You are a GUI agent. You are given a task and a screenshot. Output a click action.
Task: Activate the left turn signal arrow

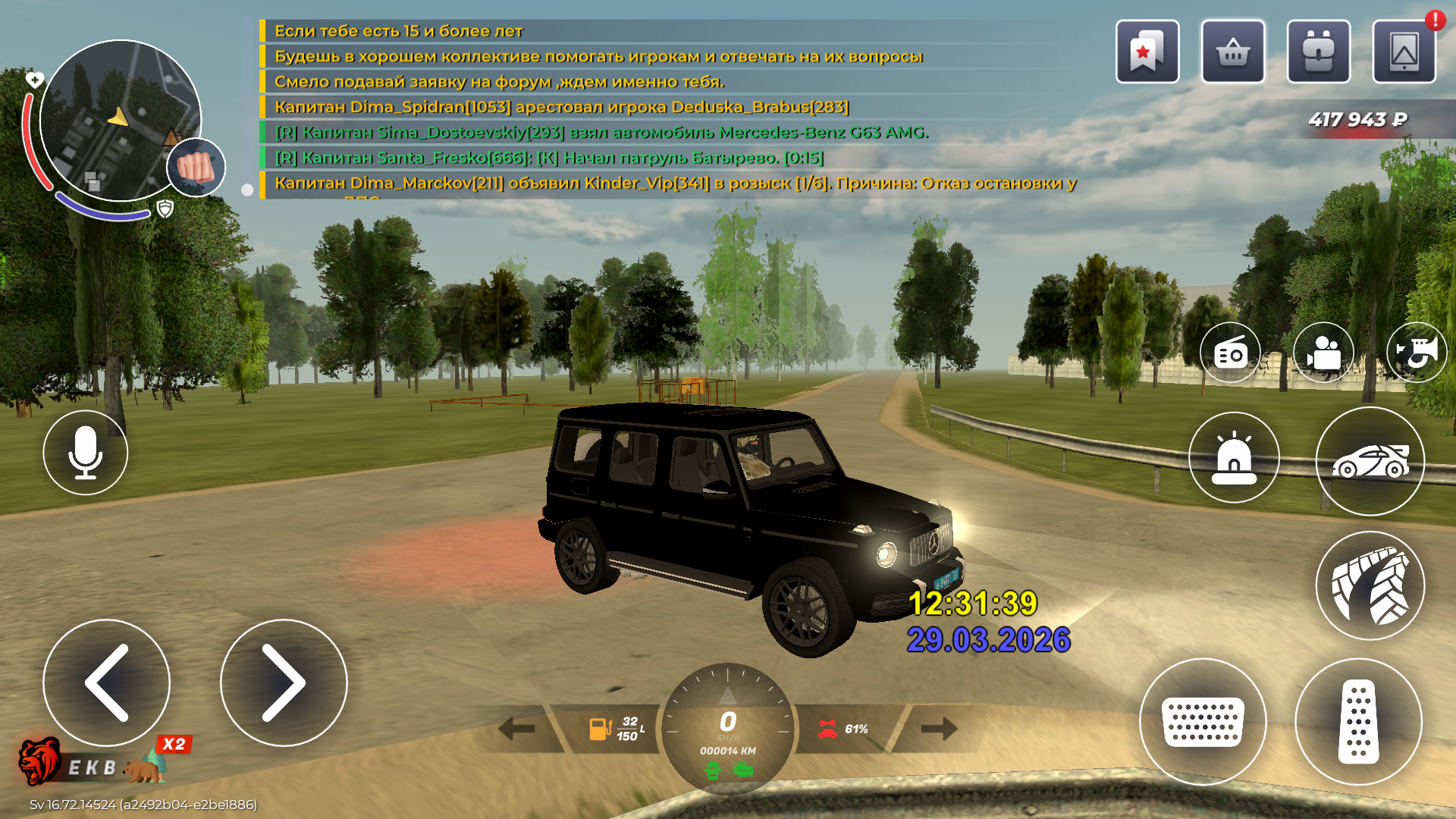518,730
